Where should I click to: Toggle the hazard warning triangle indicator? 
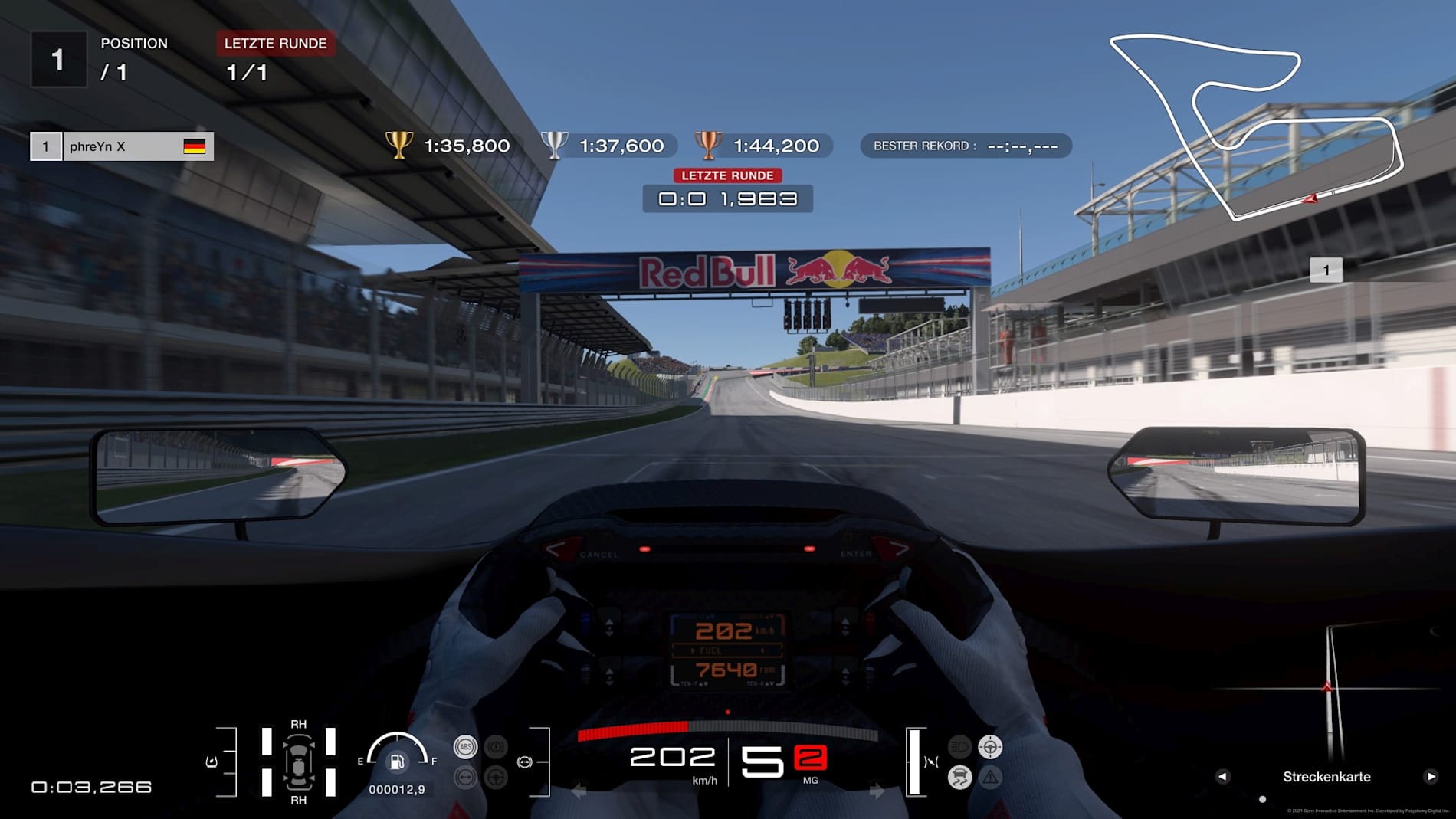coord(991,777)
